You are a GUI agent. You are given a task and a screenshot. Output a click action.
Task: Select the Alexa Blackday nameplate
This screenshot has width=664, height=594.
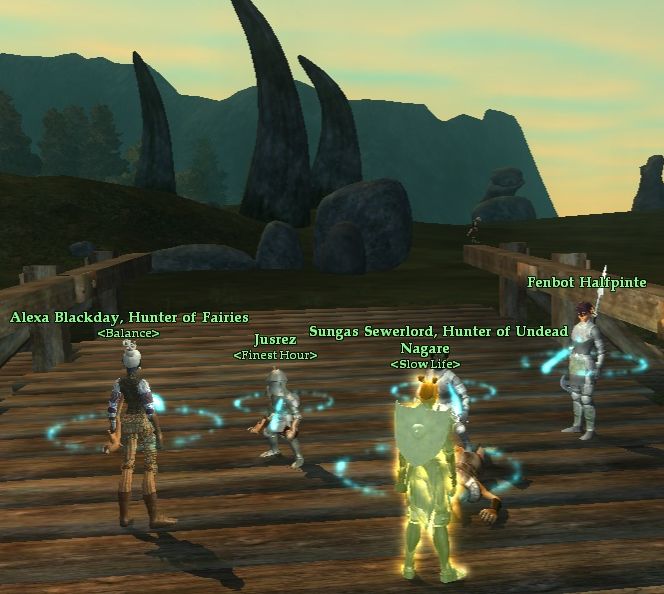[x=129, y=317]
